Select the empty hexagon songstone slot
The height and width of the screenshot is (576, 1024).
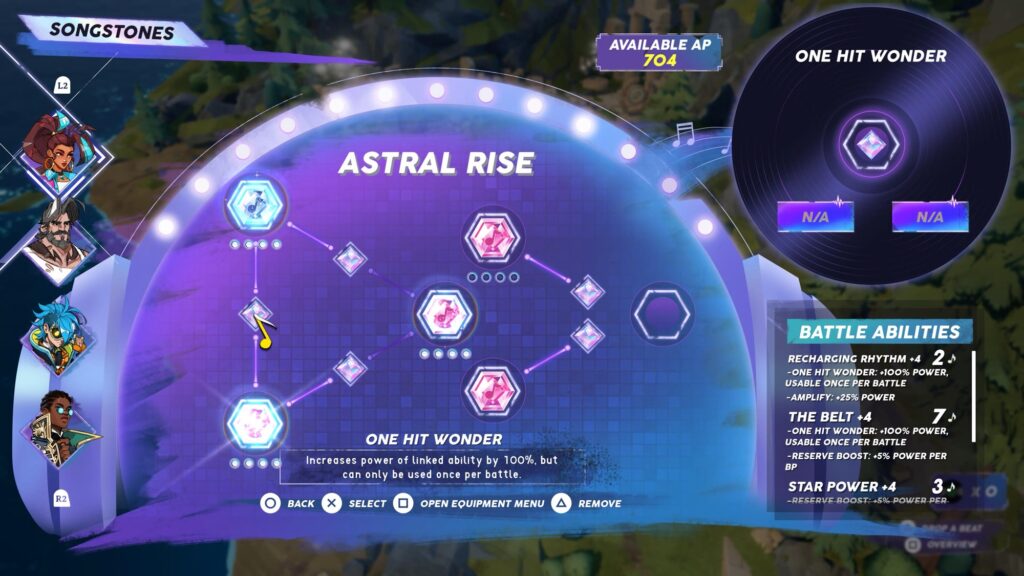point(663,313)
